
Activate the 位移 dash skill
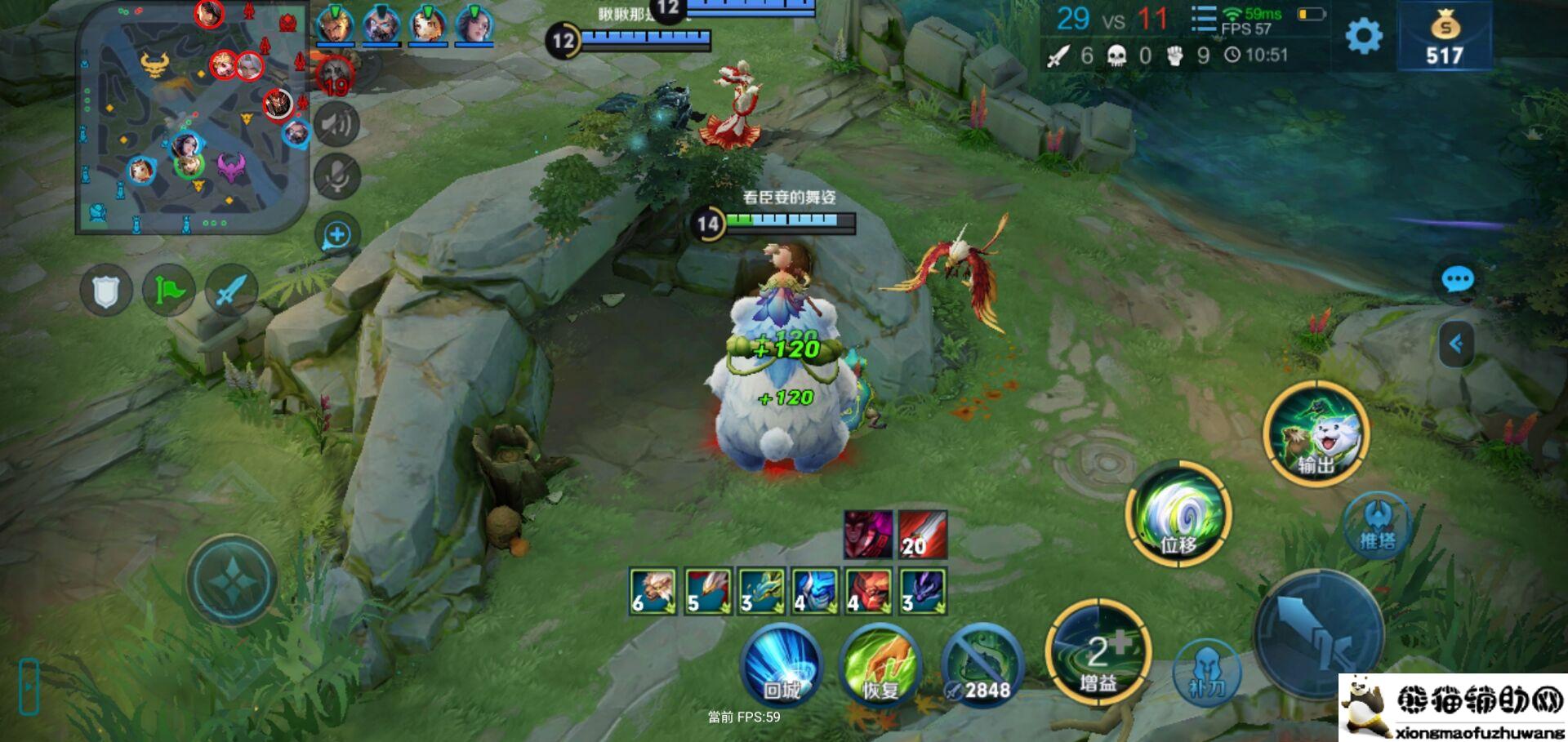tap(1178, 513)
